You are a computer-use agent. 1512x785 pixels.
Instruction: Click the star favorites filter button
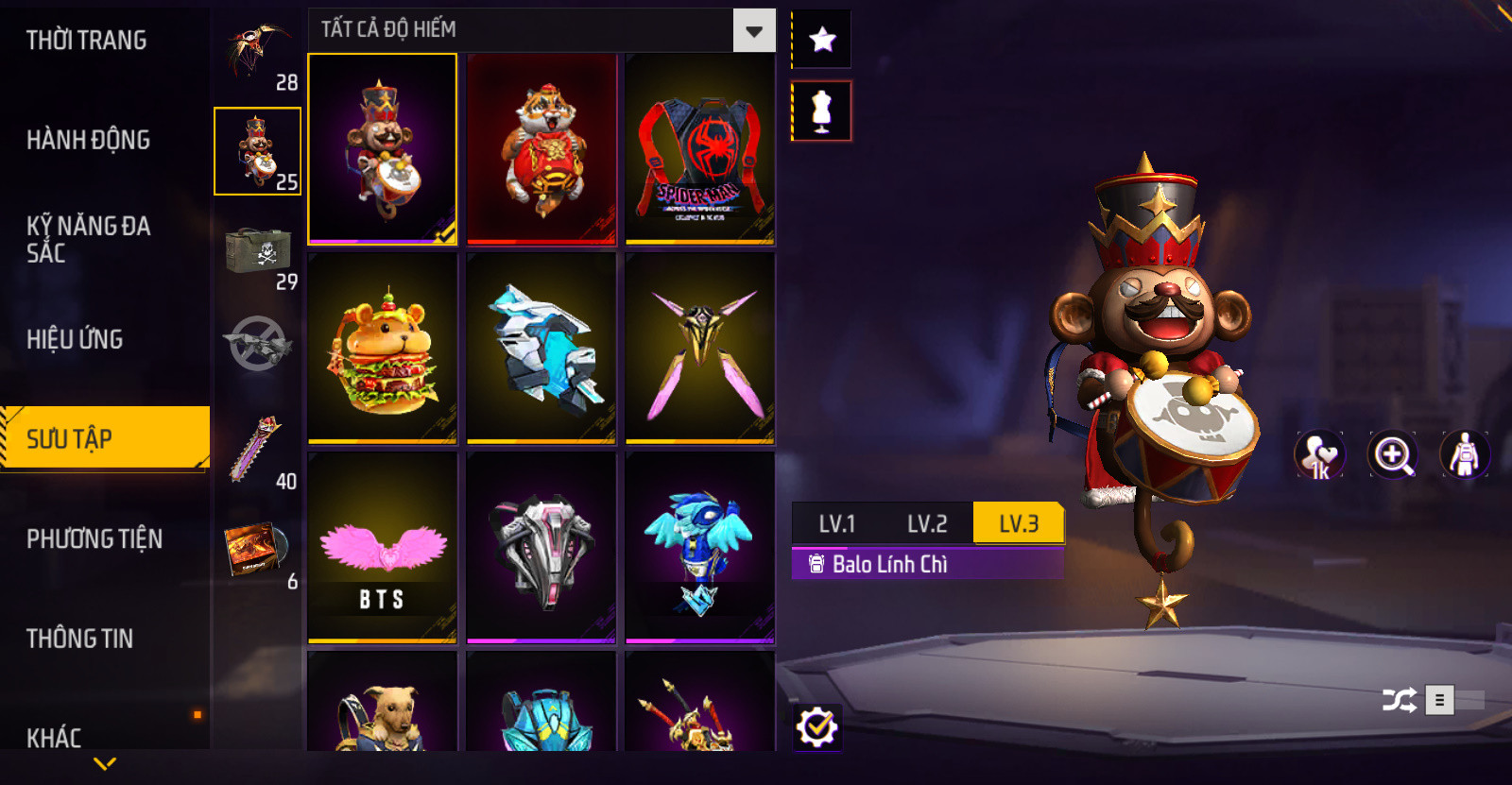click(x=822, y=40)
